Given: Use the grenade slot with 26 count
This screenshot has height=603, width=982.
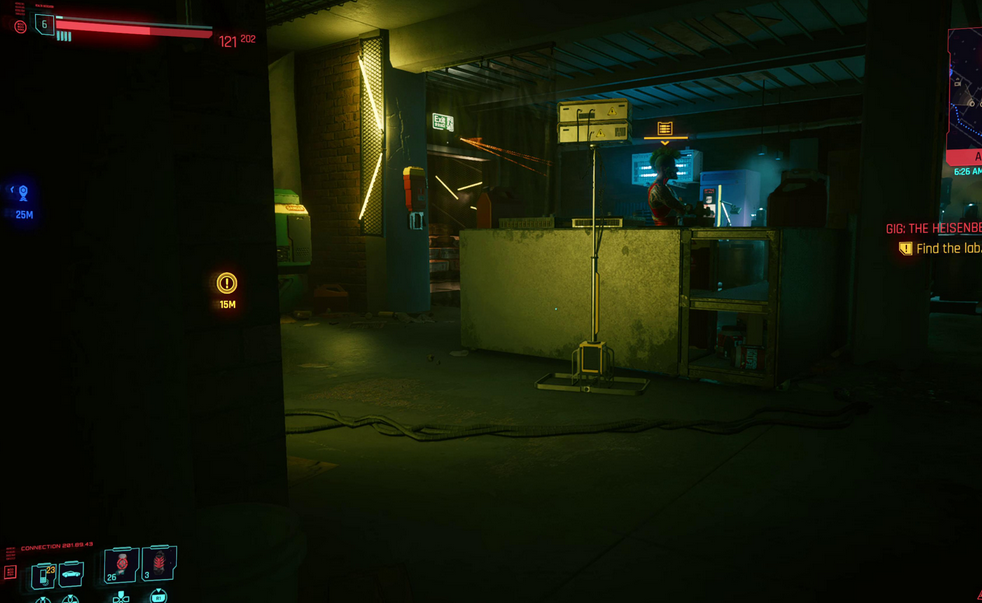Looking at the screenshot, I should coord(121,566).
